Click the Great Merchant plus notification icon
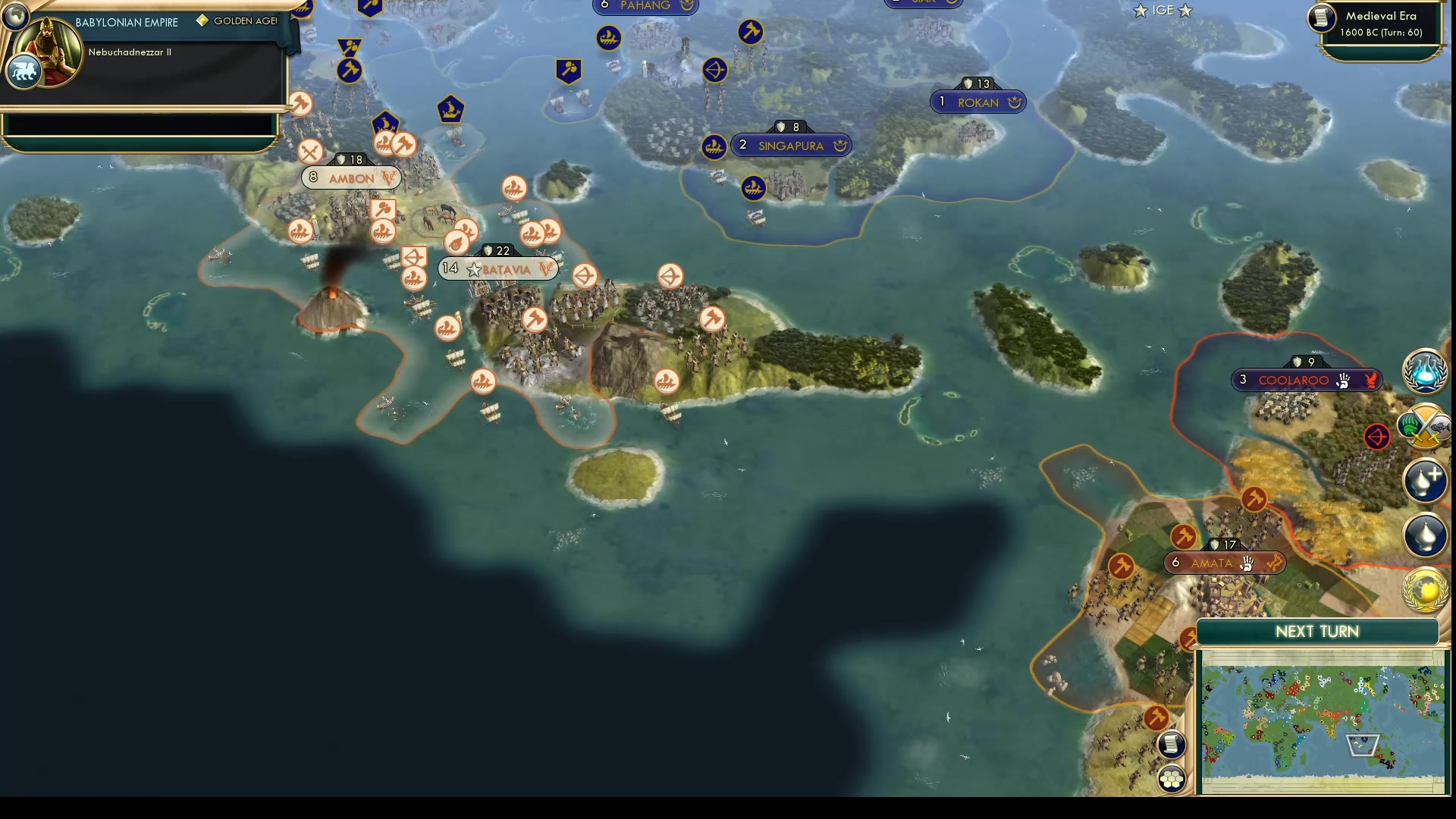This screenshot has width=1456, height=819. coord(1424,482)
